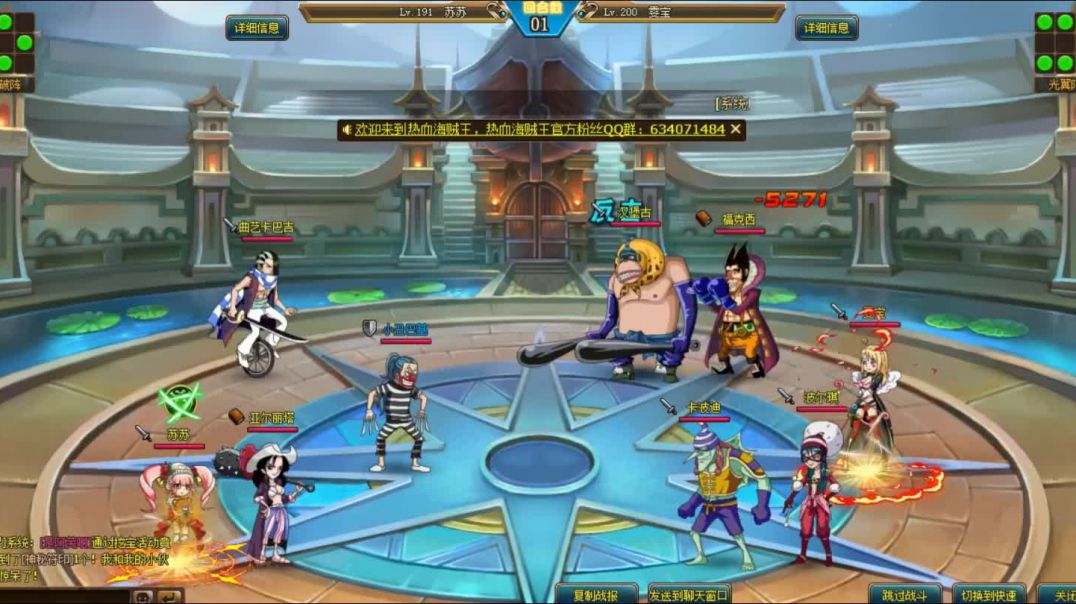Open the chat emoji face picker
The height and width of the screenshot is (604, 1076).
pyautogui.click(x=144, y=597)
